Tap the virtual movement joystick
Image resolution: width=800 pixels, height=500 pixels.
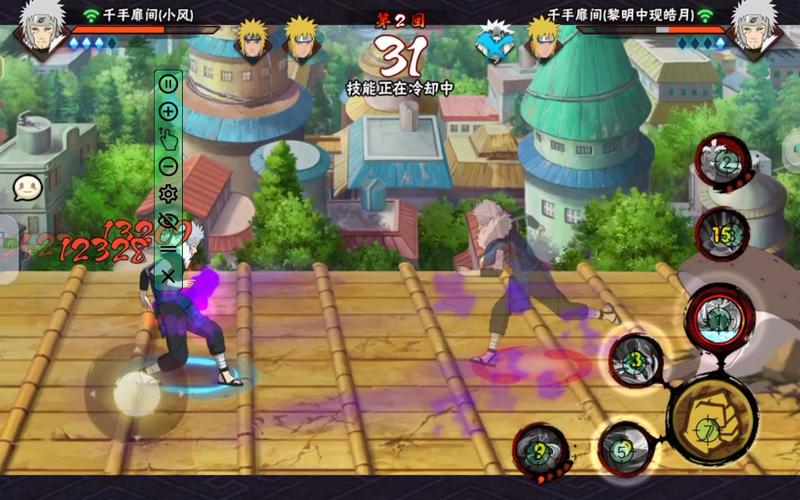pos(136,393)
